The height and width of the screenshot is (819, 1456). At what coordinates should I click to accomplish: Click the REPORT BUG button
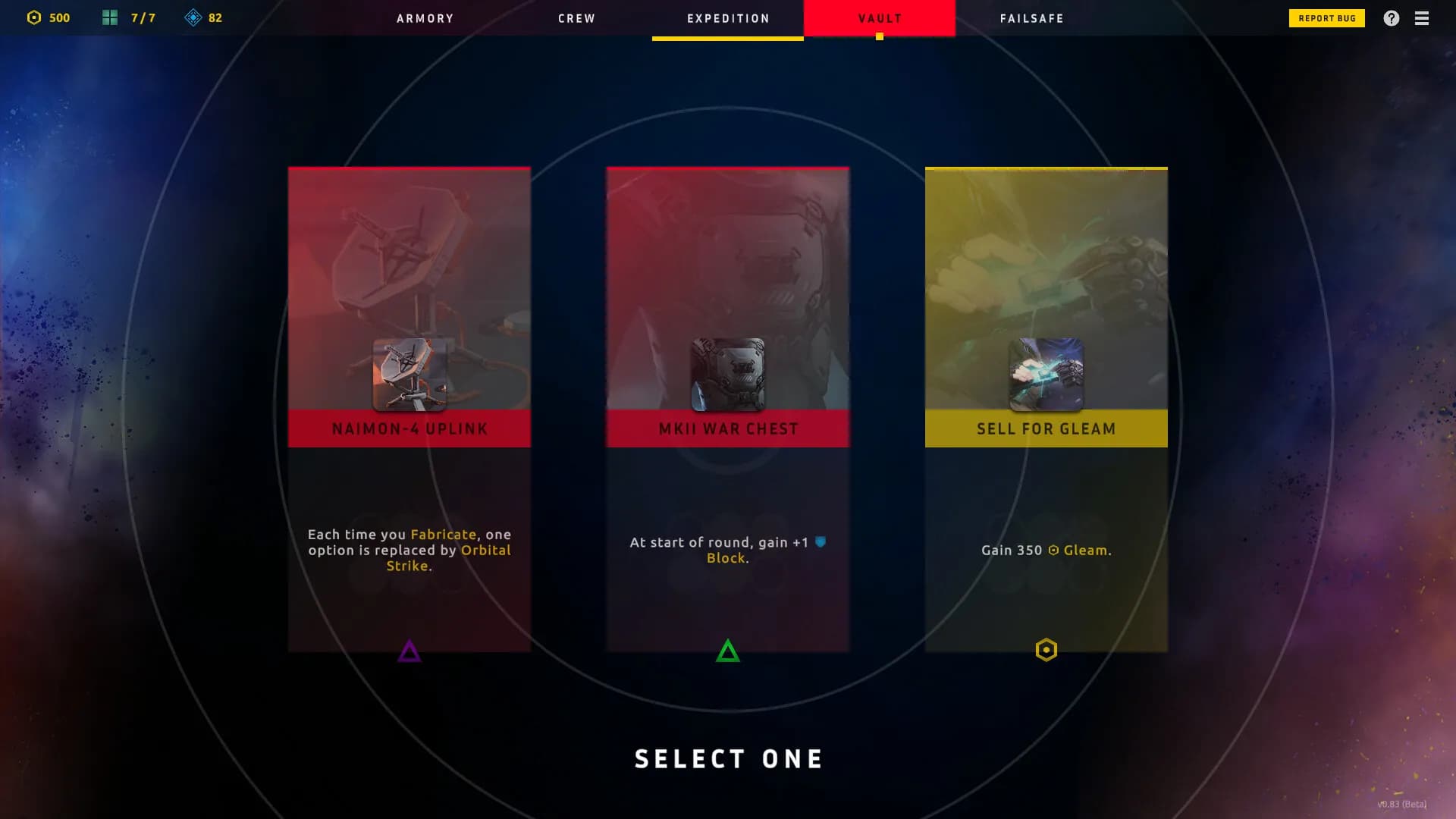1326,17
